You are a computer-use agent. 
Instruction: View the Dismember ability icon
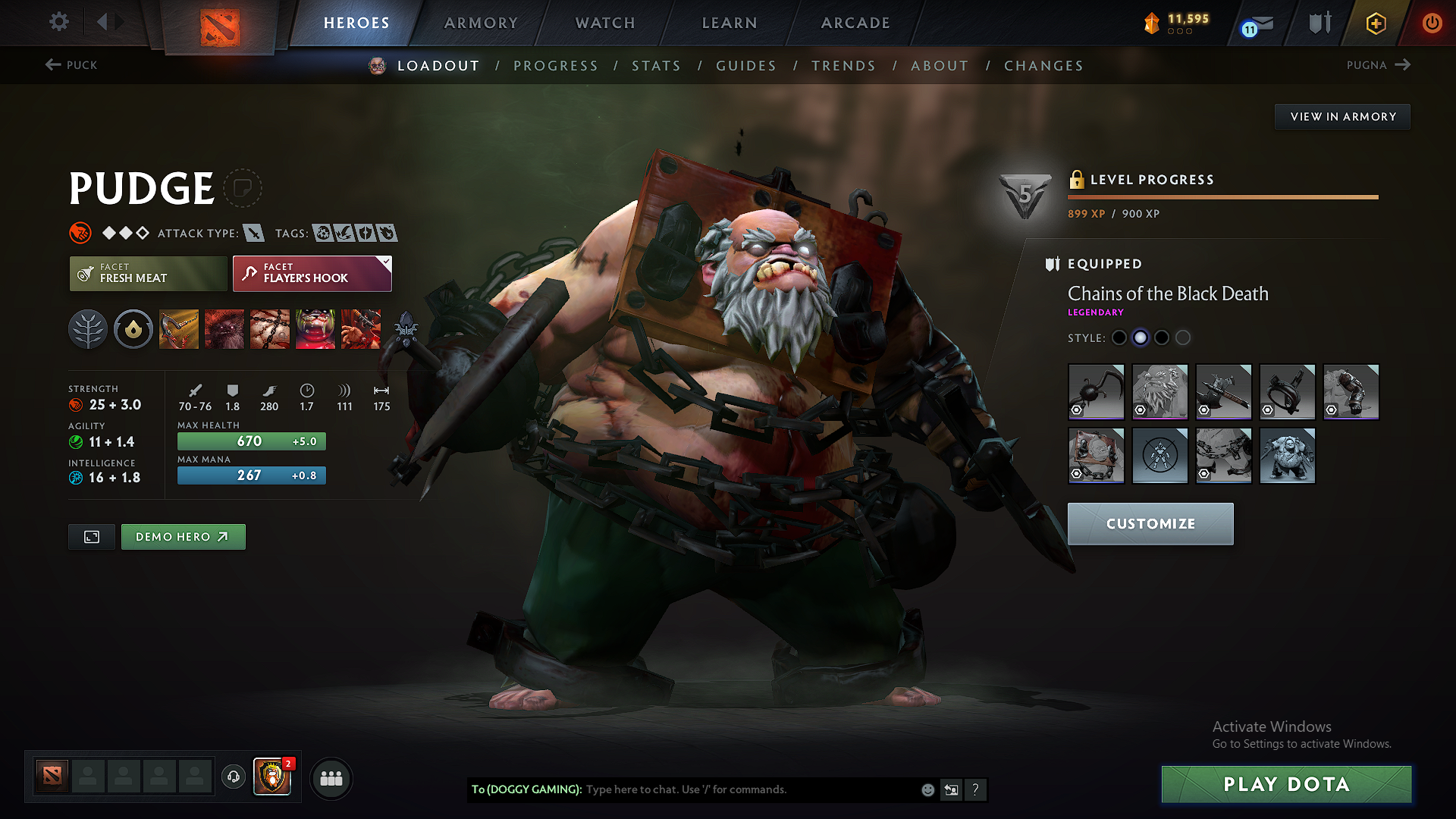[315, 328]
